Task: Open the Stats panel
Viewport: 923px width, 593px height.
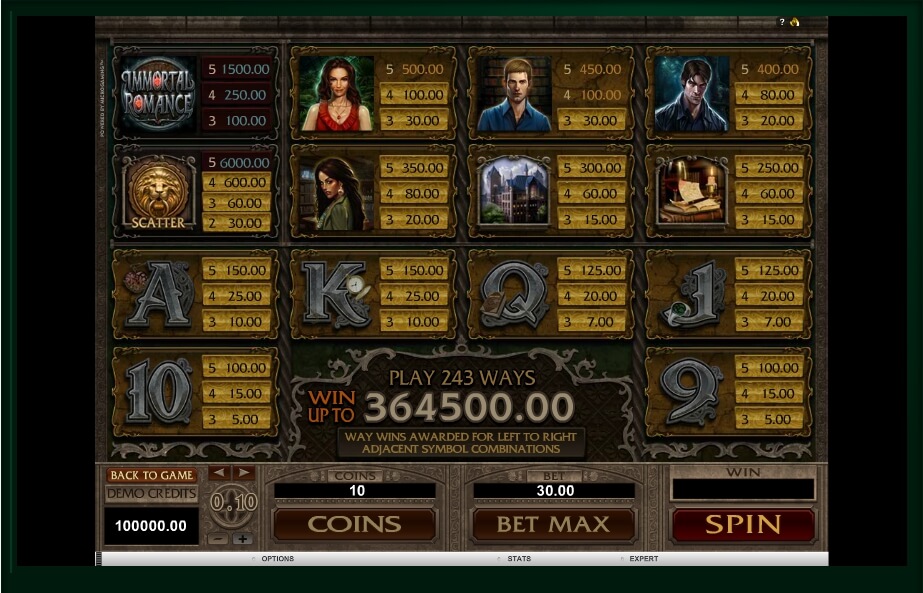Action: tap(519, 559)
